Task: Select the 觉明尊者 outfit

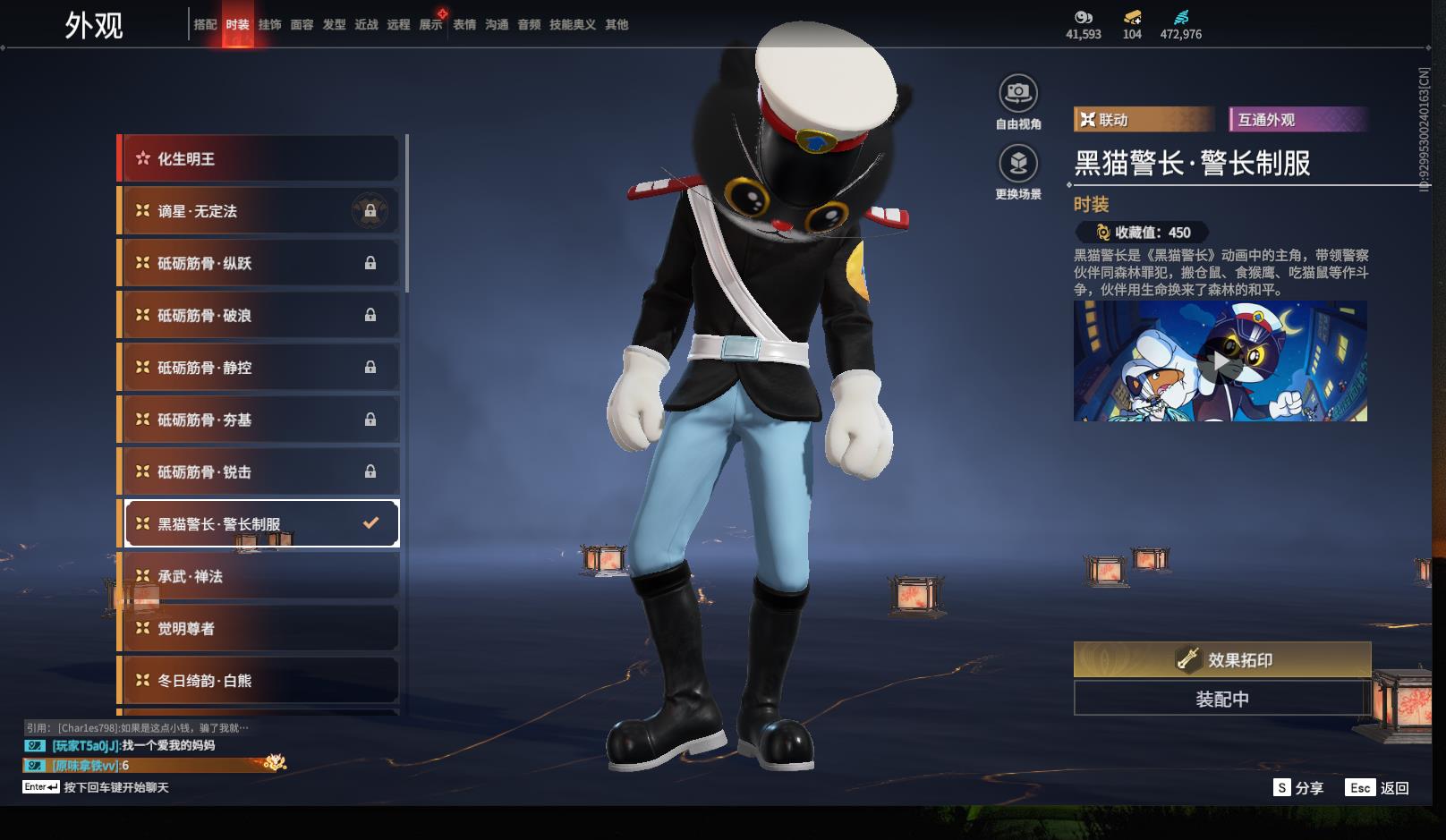Action: [x=258, y=628]
